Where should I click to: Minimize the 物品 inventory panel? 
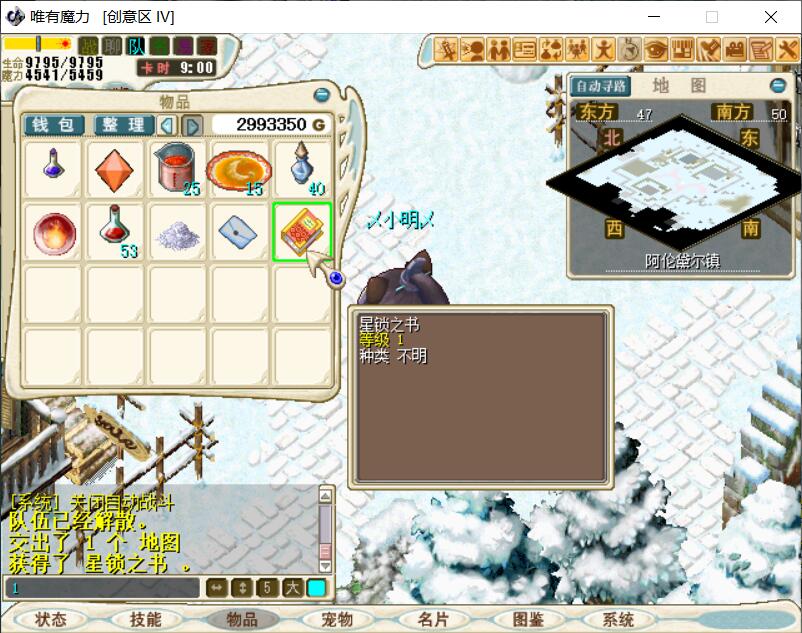(322, 95)
